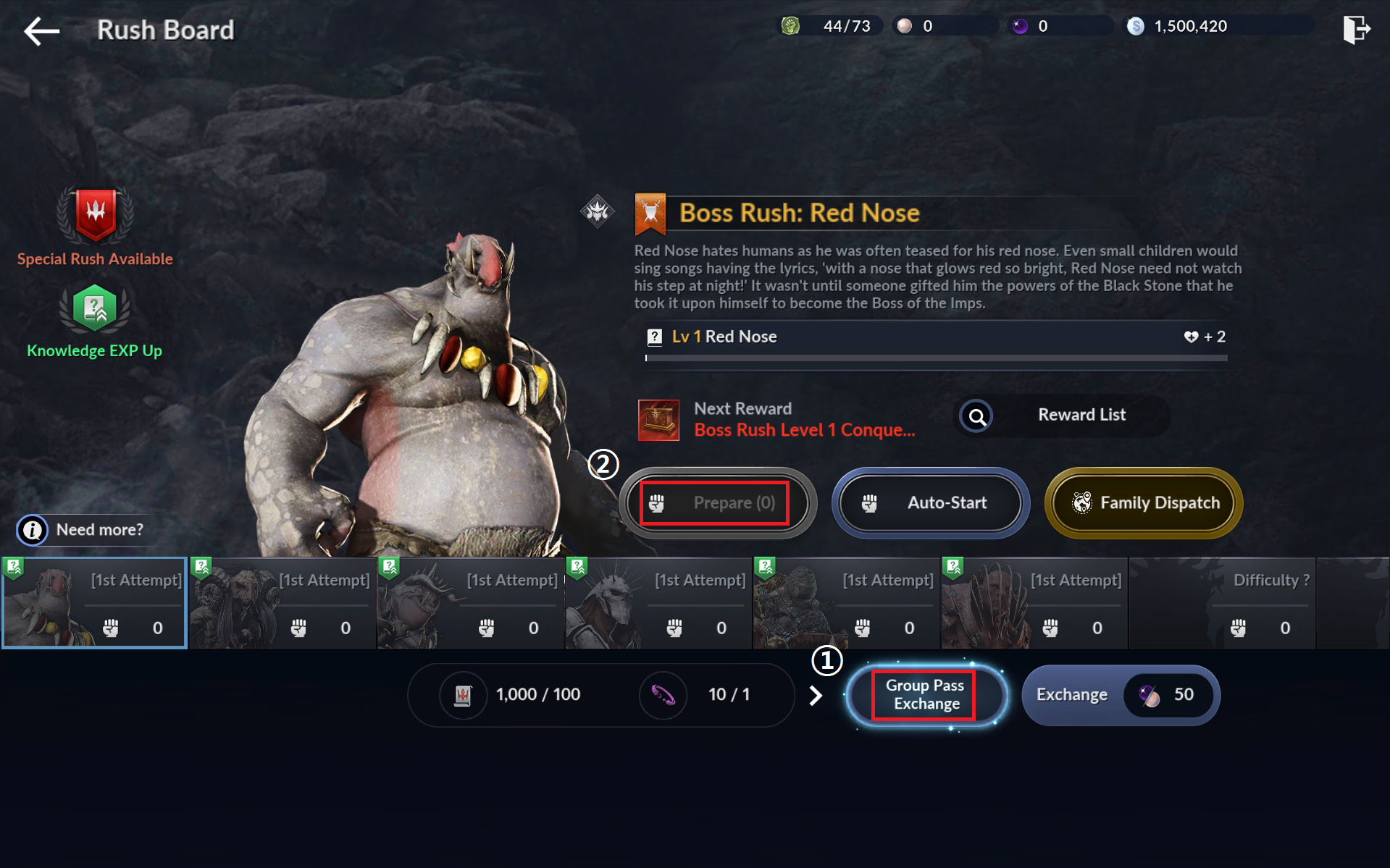1390x868 pixels.
Task: Select the Difficulty ? locked boss tile
Action: (x=1222, y=603)
